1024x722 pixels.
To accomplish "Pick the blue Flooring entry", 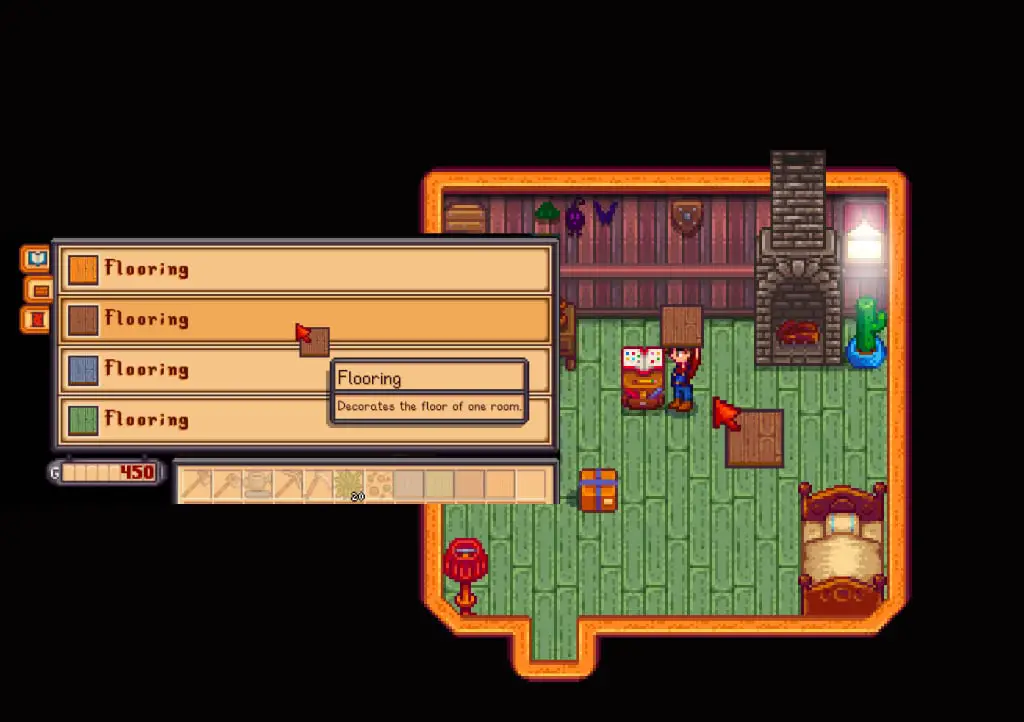I will (200, 369).
